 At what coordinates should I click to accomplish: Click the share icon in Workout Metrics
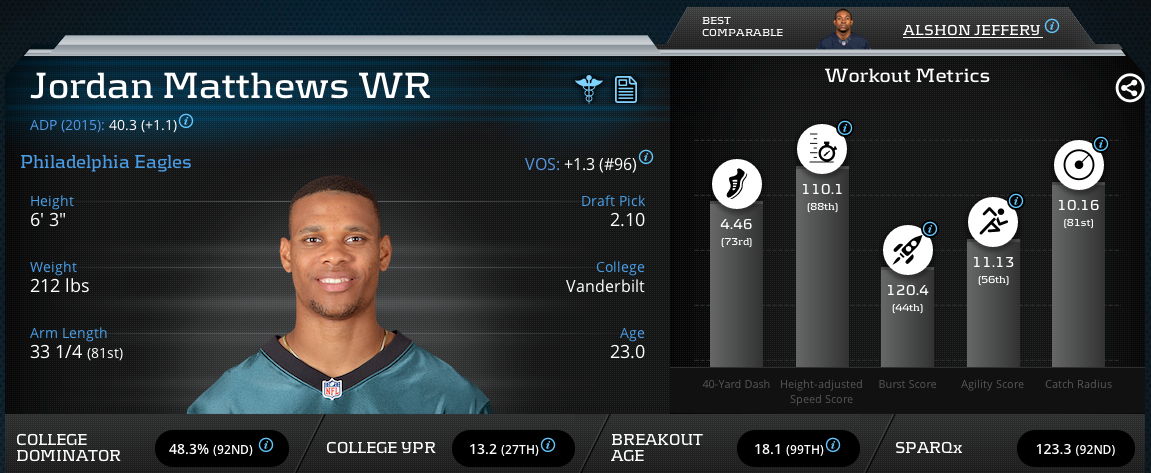tap(1129, 88)
